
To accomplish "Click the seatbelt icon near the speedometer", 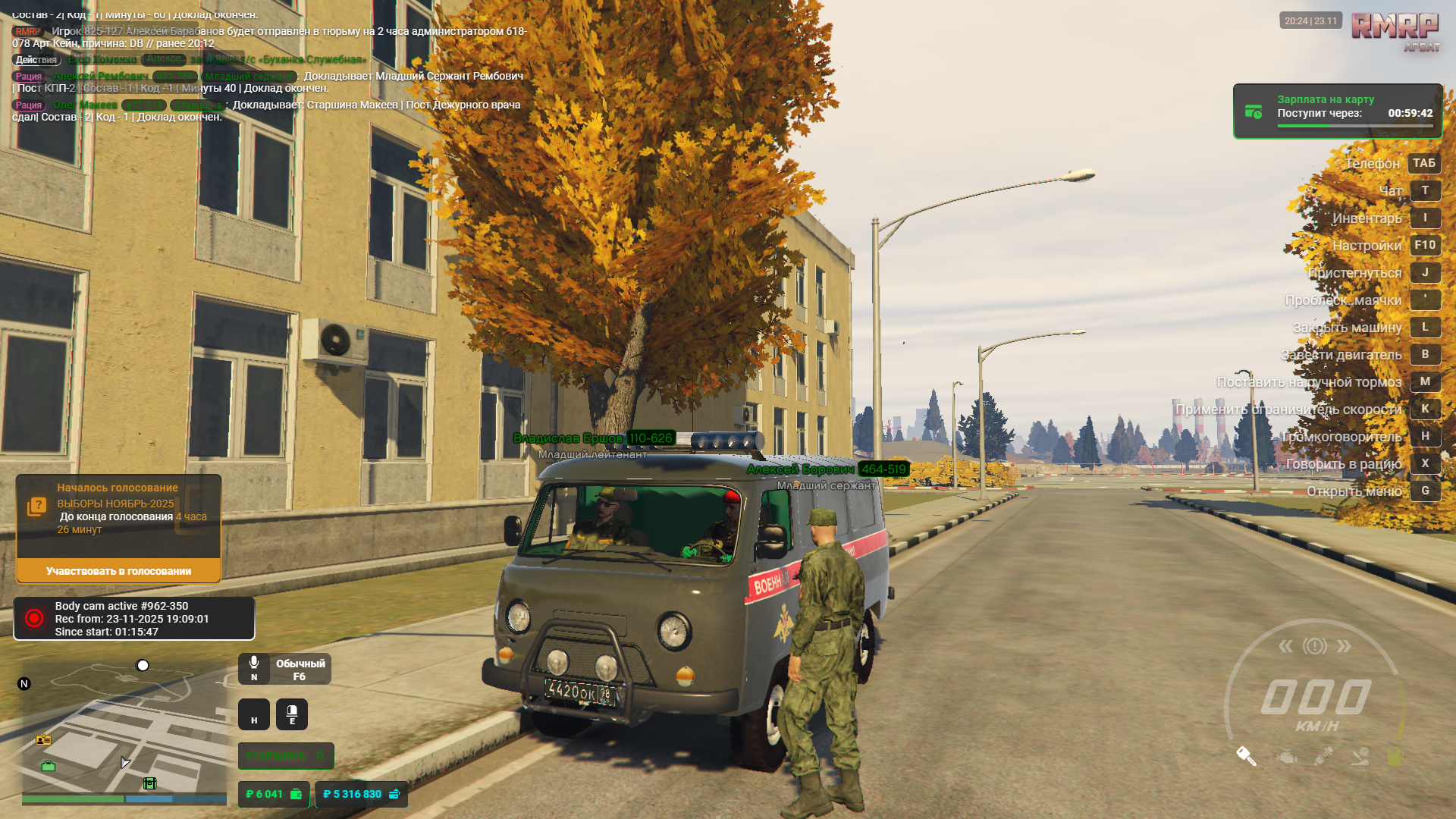I will point(1323,757).
